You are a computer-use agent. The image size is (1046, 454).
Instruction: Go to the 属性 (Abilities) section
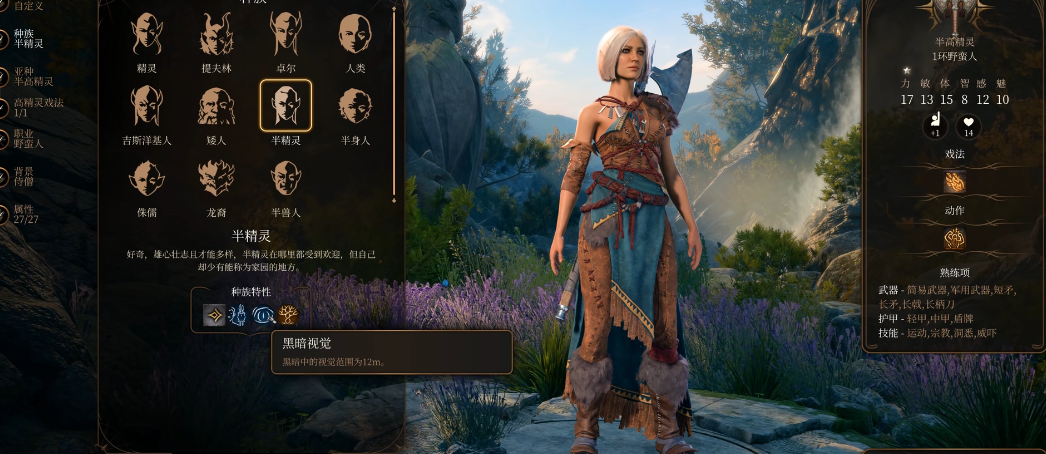[x=25, y=214]
